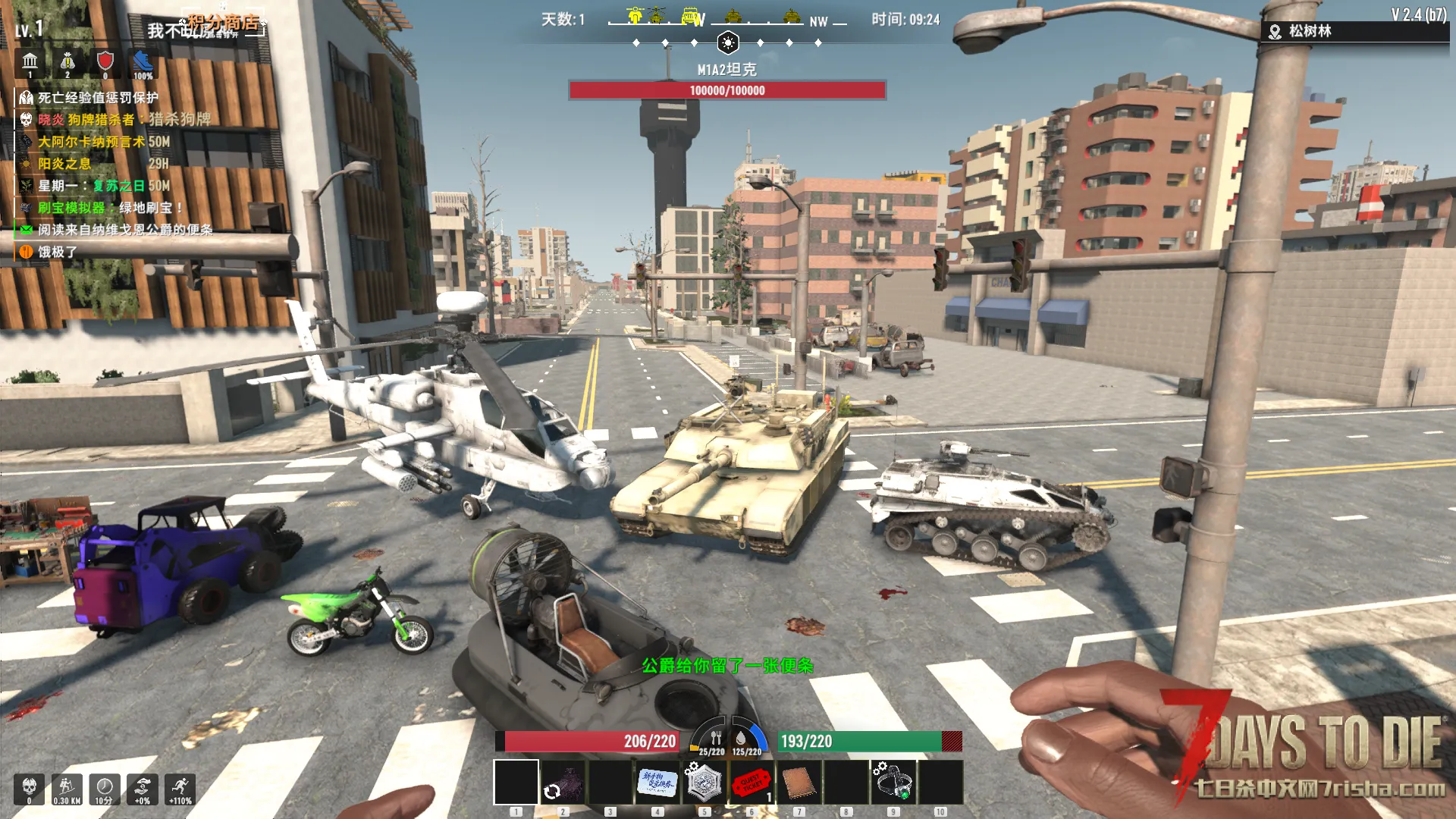Select the headlamp item slot
Screen dimensions: 1456x819
point(893,782)
